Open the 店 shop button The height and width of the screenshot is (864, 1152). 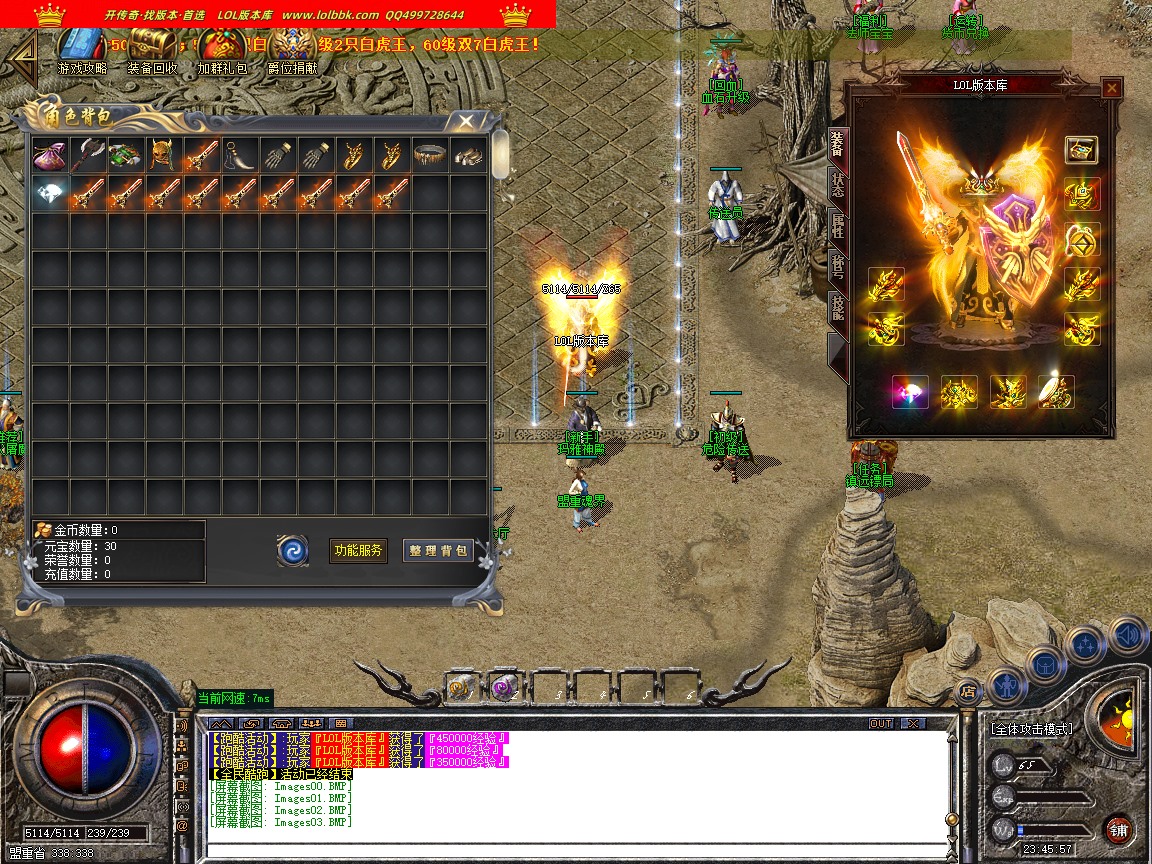pyautogui.click(x=967, y=690)
